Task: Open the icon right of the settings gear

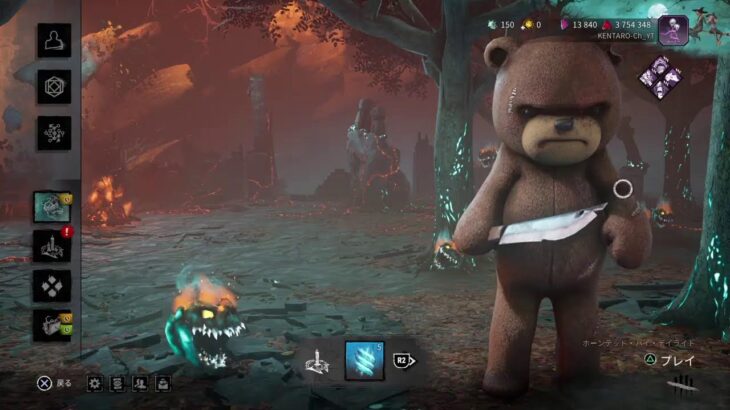Action: [117, 382]
